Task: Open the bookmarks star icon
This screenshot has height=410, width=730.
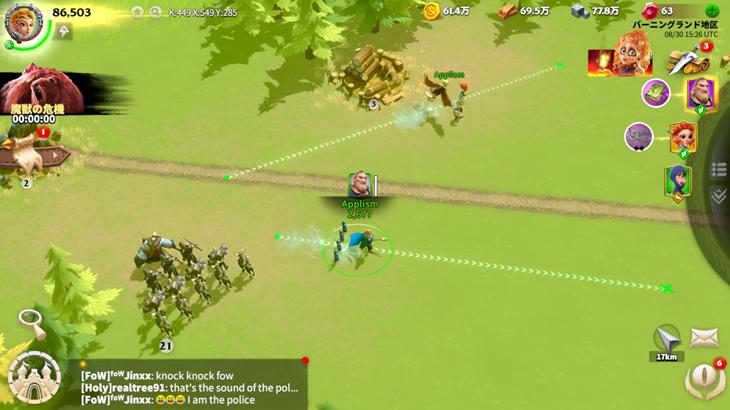Action: pos(139,13)
